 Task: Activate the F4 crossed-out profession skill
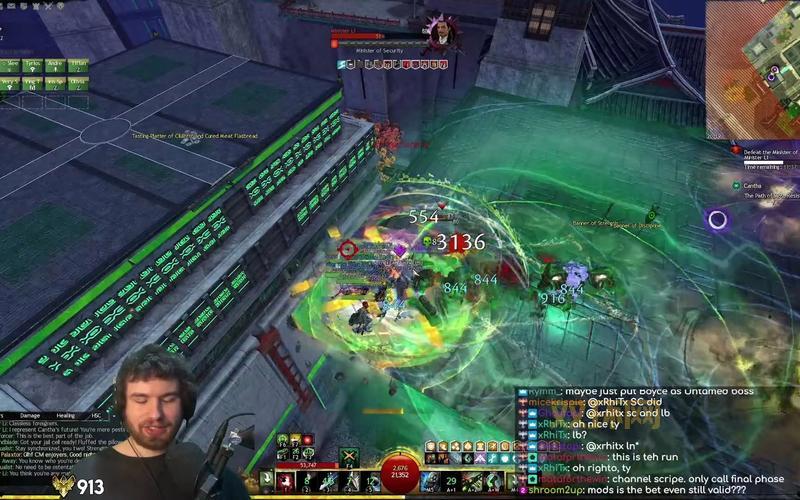click(351, 456)
